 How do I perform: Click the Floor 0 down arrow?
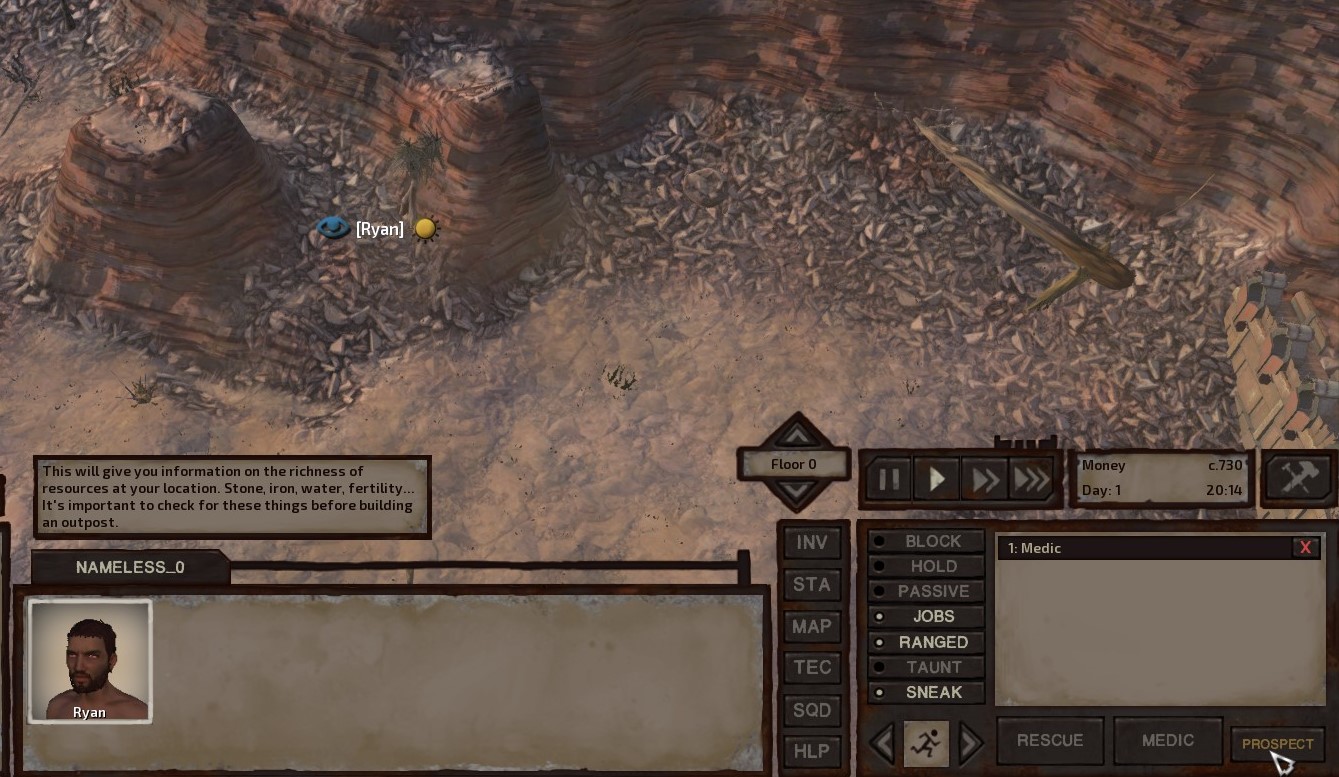pyautogui.click(x=794, y=493)
